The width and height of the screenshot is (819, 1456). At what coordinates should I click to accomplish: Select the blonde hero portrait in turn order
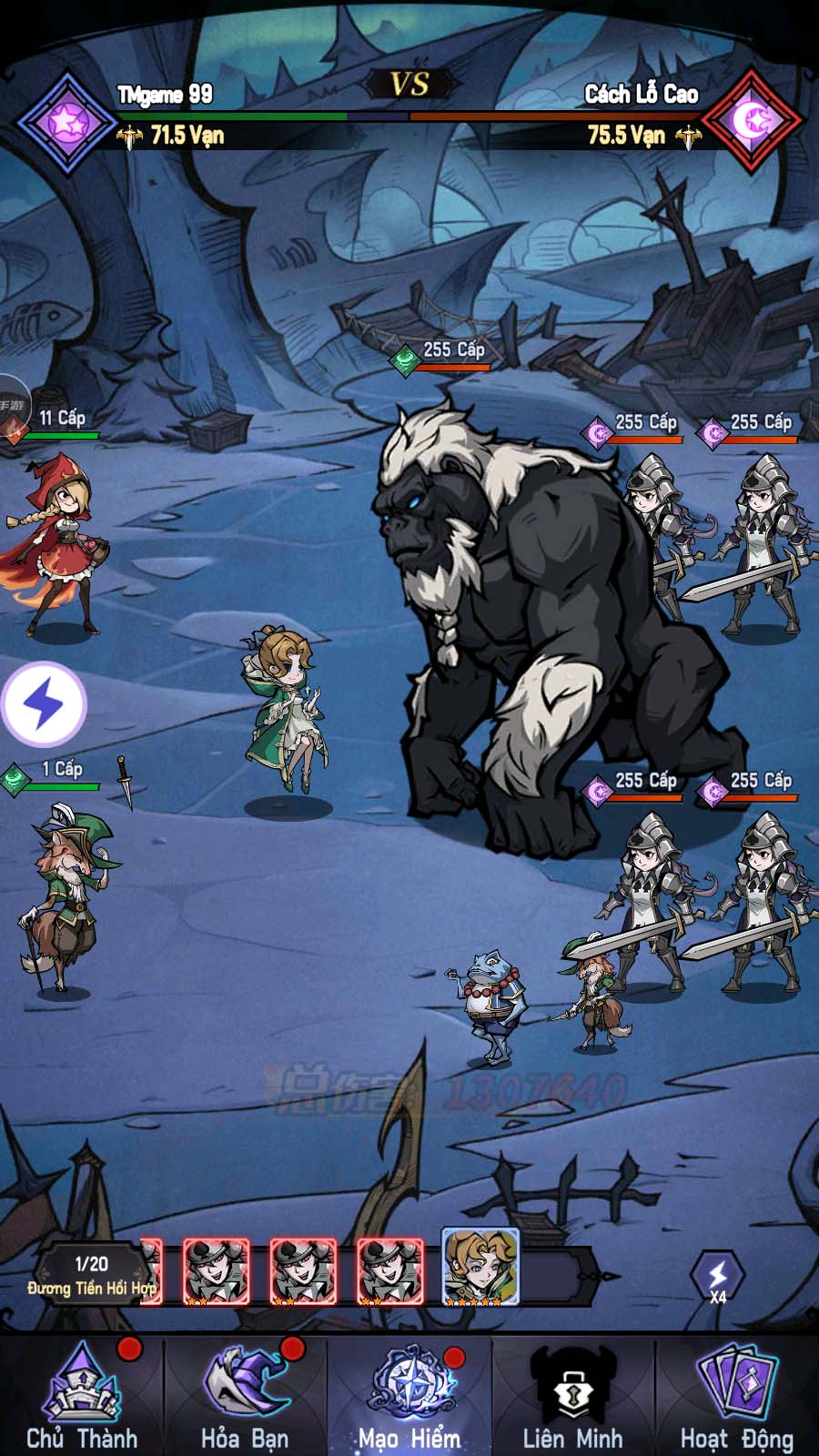click(x=480, y=1267)
